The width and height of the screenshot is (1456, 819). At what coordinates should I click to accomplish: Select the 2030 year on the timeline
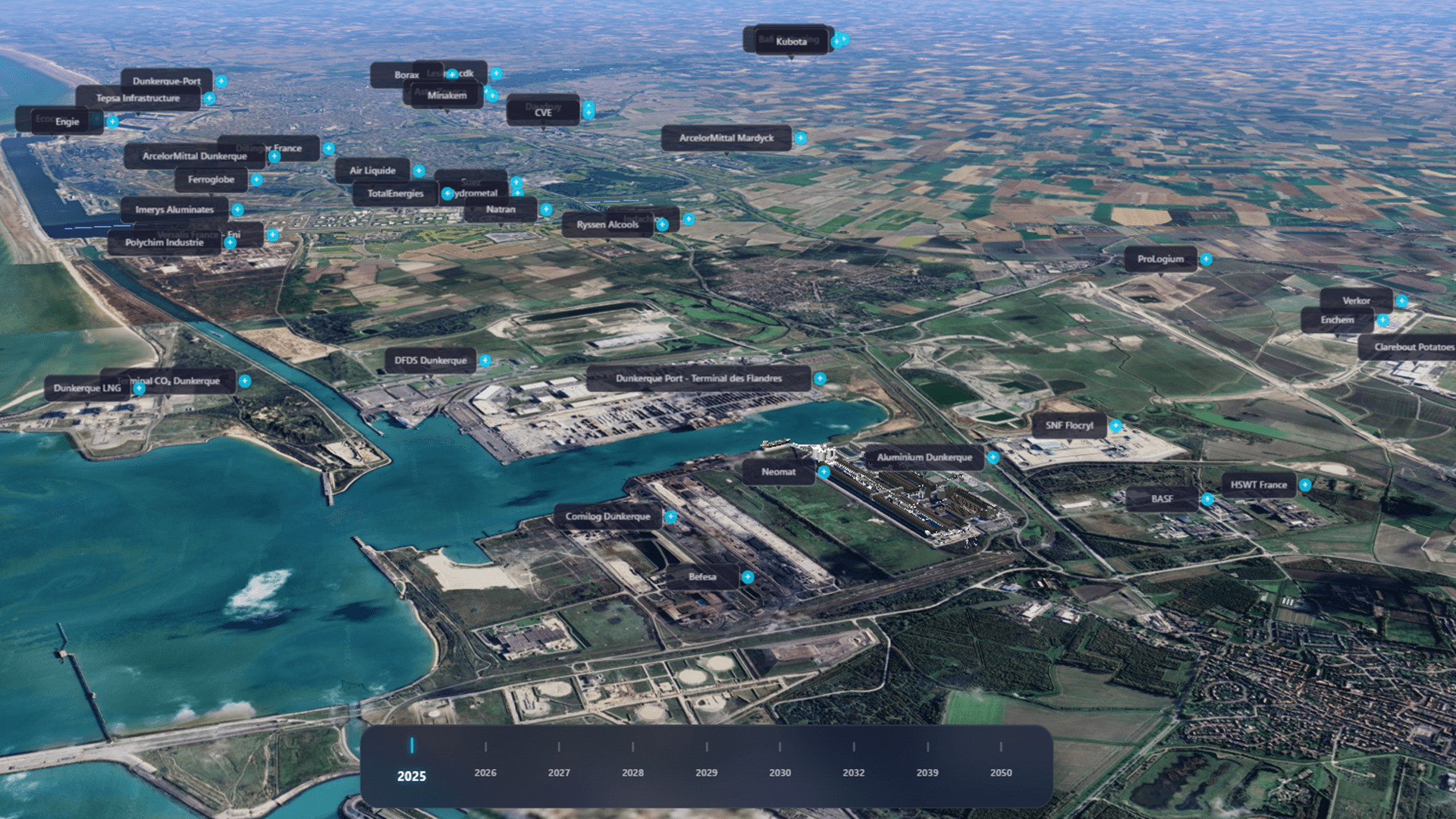pos(780,772)
